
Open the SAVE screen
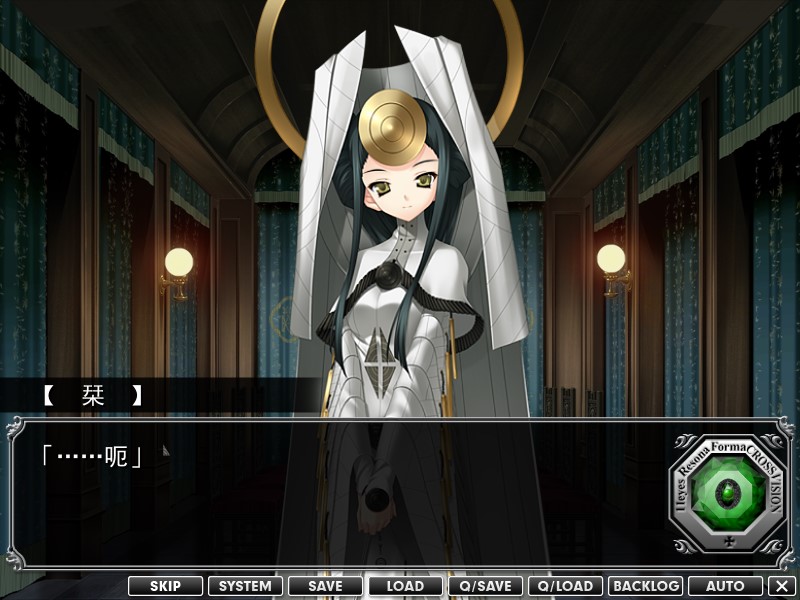point(325,586)
